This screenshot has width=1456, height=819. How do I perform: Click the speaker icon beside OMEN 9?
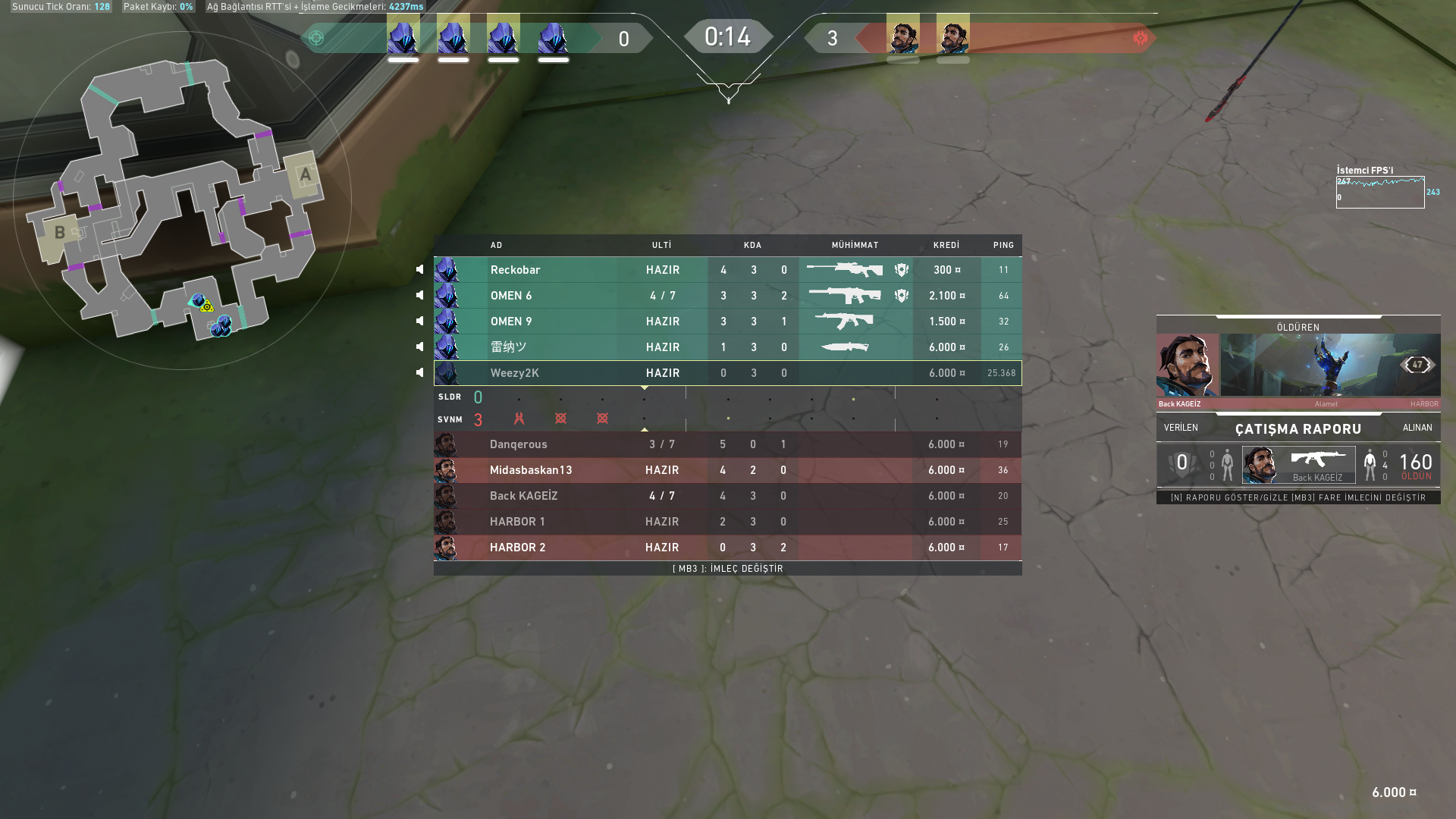coord(420,322)
